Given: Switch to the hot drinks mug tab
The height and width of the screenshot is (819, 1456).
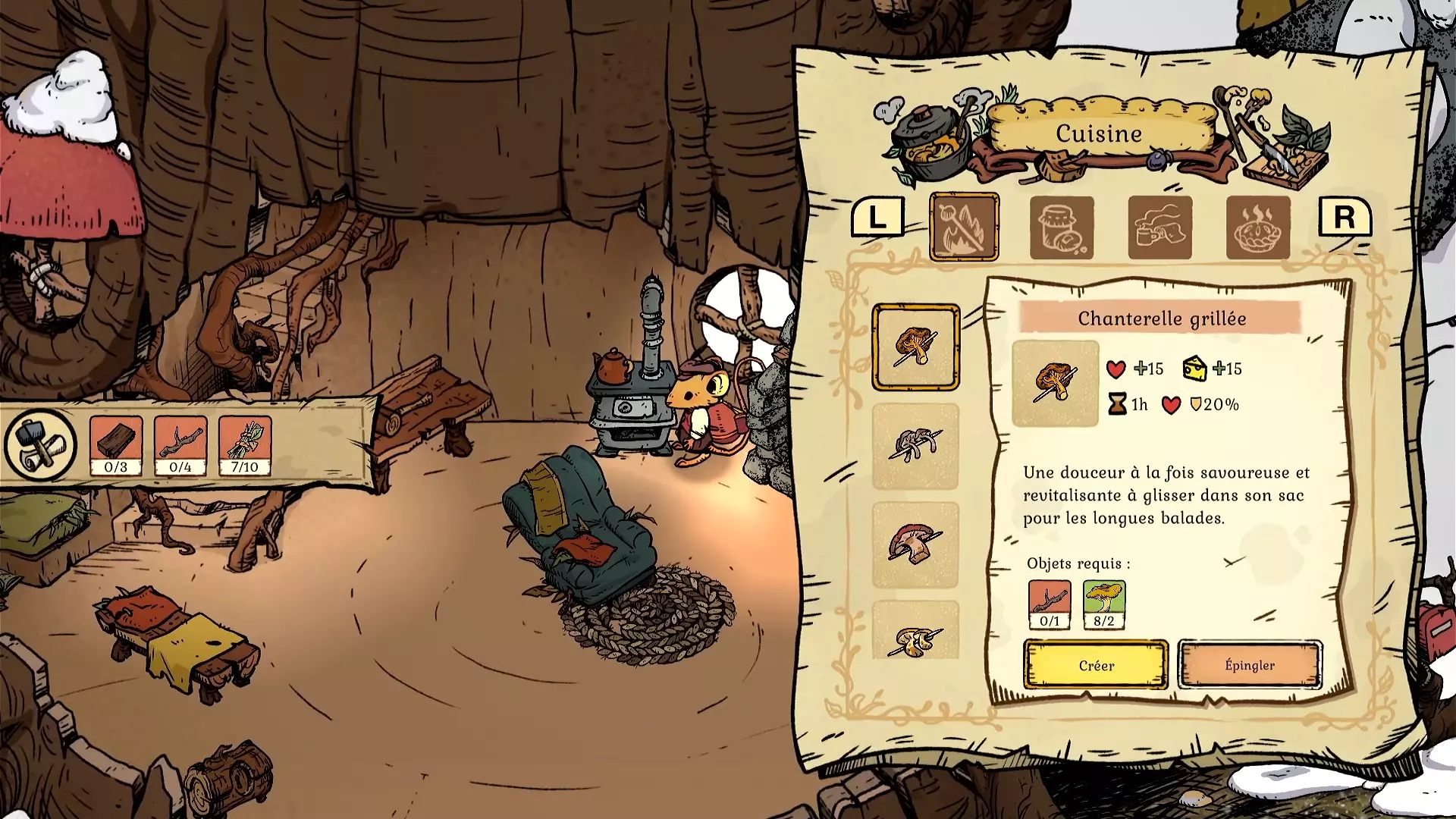Looking at the screenshot, I should pyautogui.click(x=1159, y=227).
